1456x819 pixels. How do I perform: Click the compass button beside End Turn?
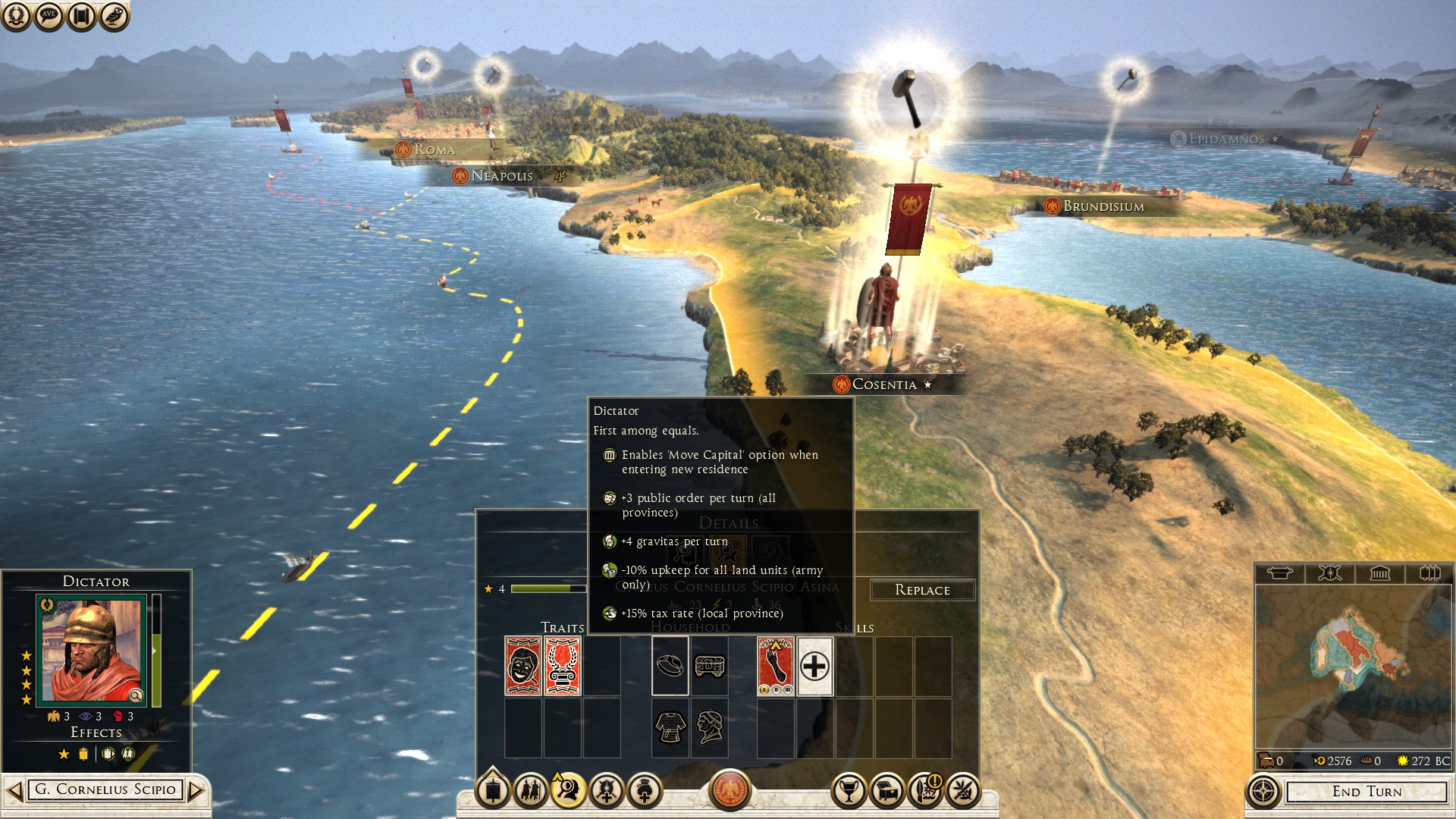click(1263, 792)
